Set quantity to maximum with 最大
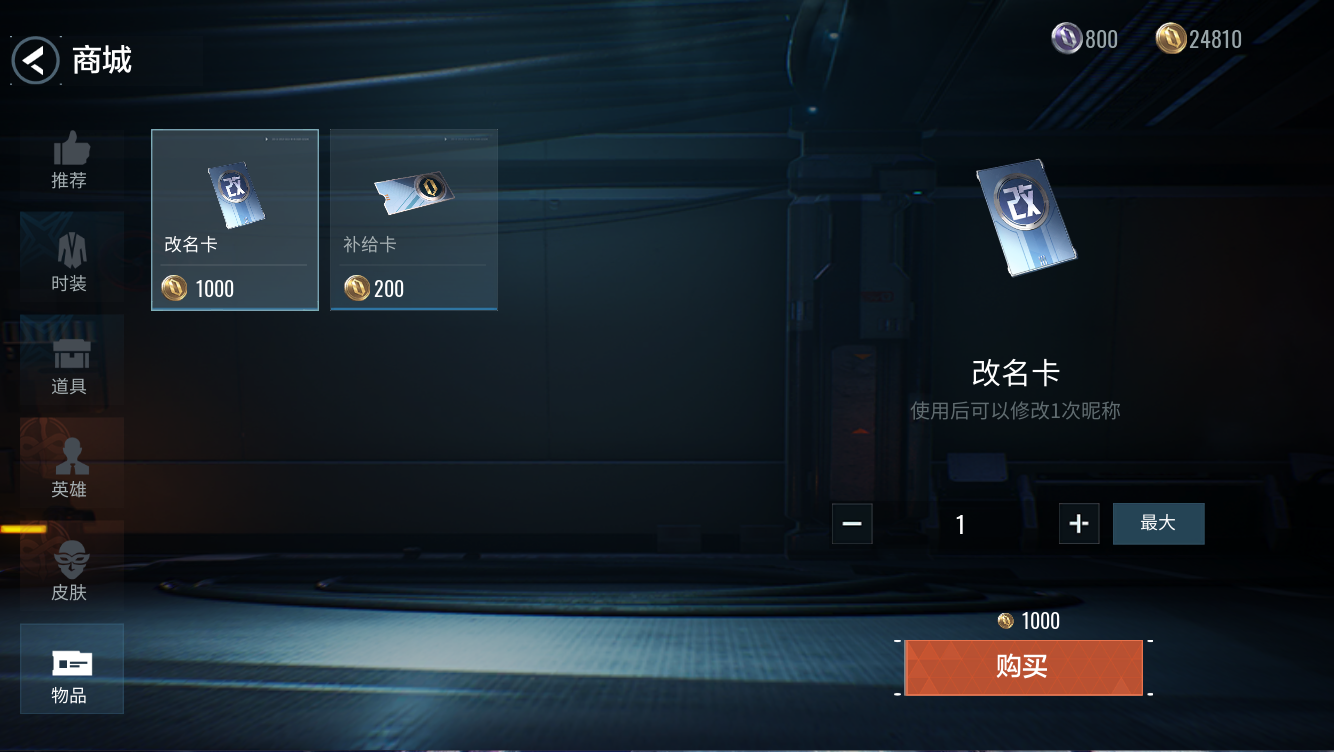This screenshot has height=752, width=1334. point(1158,524)
